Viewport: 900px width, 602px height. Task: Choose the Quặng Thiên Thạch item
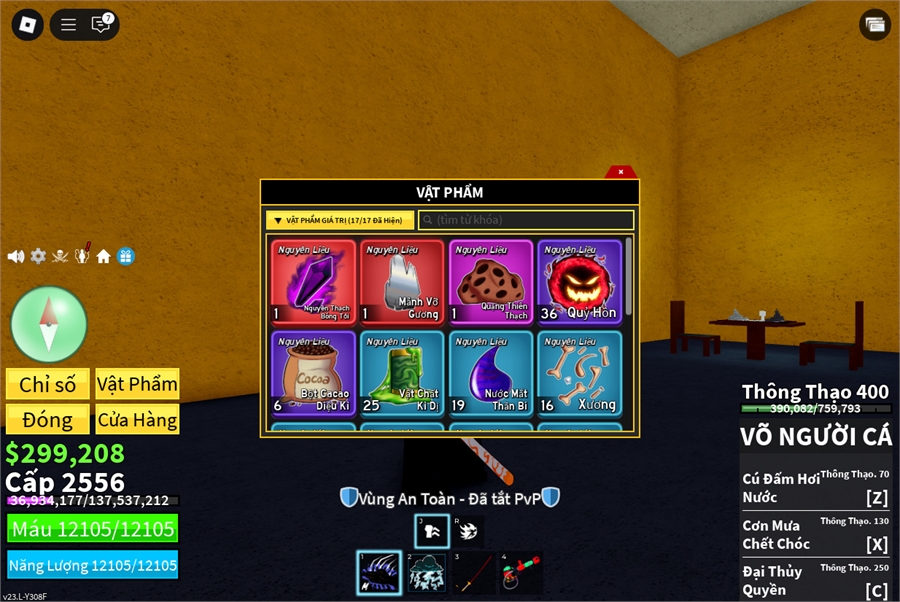point(491,282)
